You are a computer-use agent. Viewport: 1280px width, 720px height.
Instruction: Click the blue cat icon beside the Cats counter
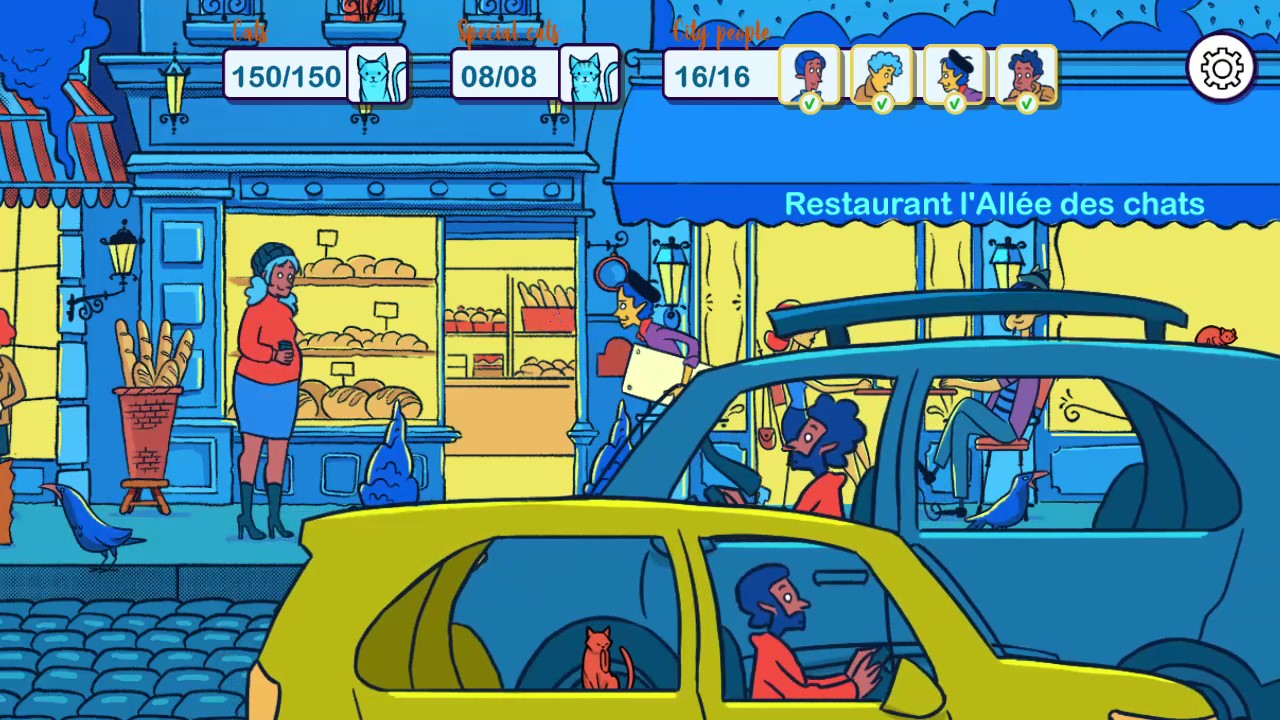(378, 75)
